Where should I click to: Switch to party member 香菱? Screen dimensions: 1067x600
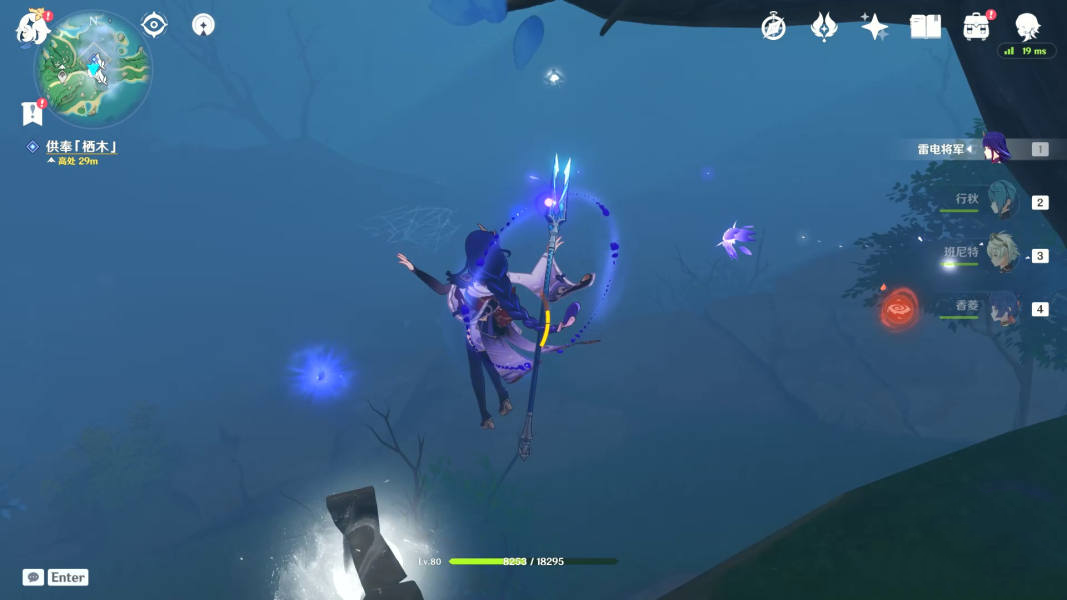coord(1002,309)
